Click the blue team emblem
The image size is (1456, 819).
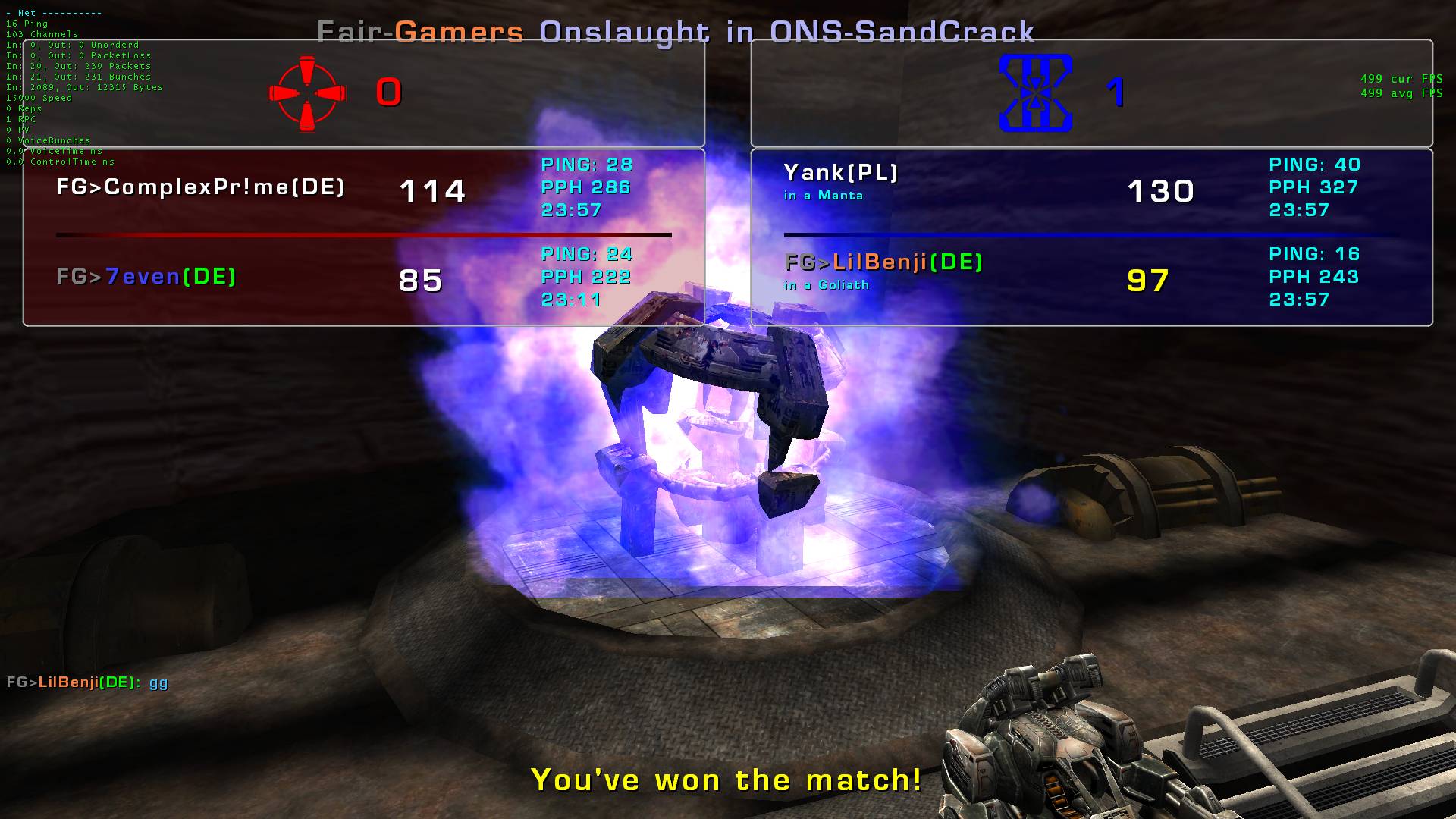(x=1035, y=93)
